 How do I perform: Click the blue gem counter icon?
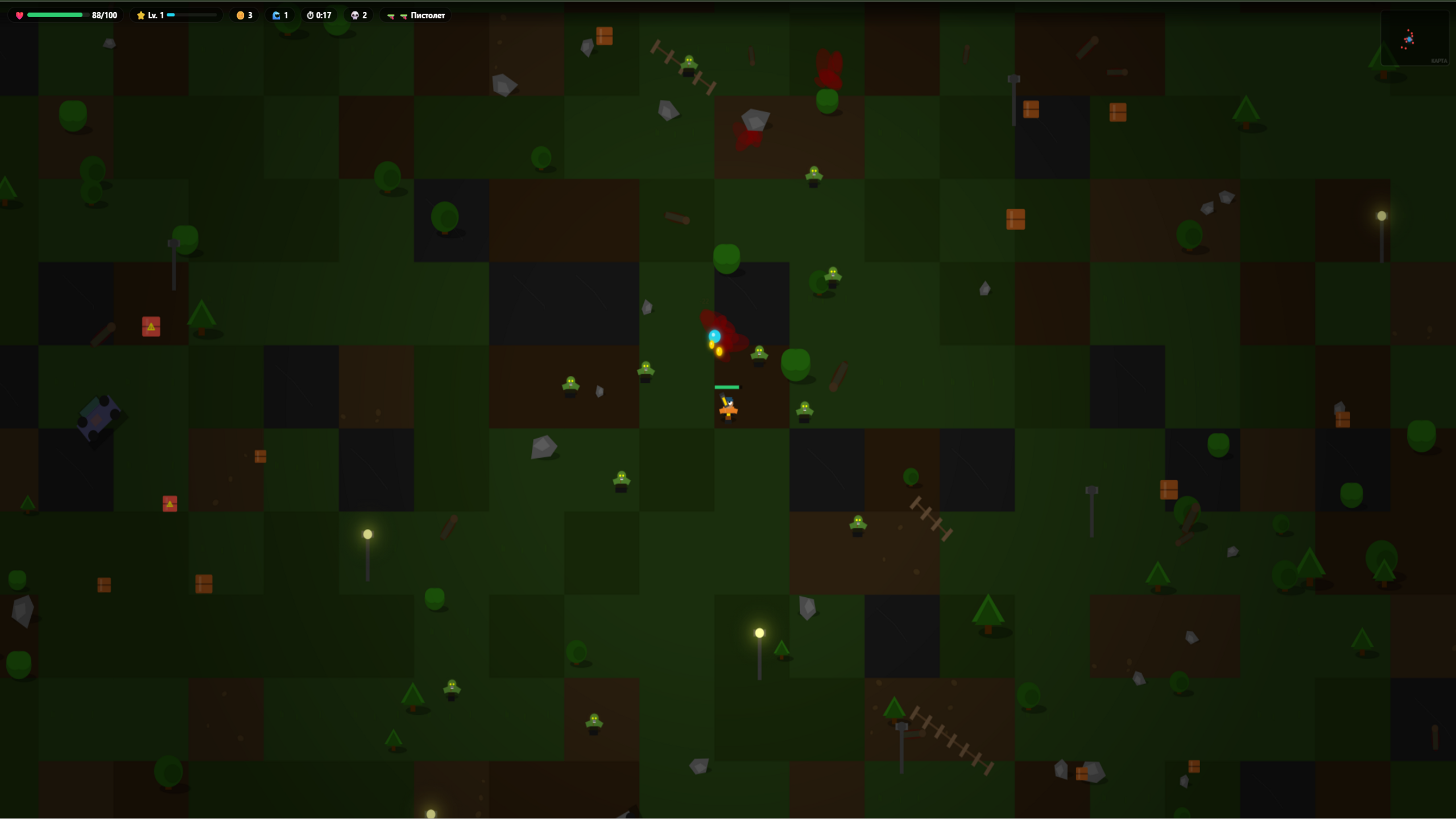click(x=277, y=15)
